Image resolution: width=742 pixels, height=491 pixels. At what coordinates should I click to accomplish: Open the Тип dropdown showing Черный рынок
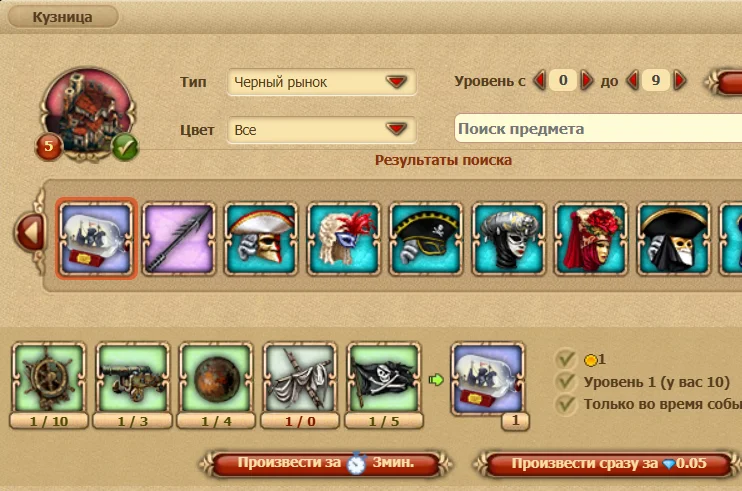point(322,82)
